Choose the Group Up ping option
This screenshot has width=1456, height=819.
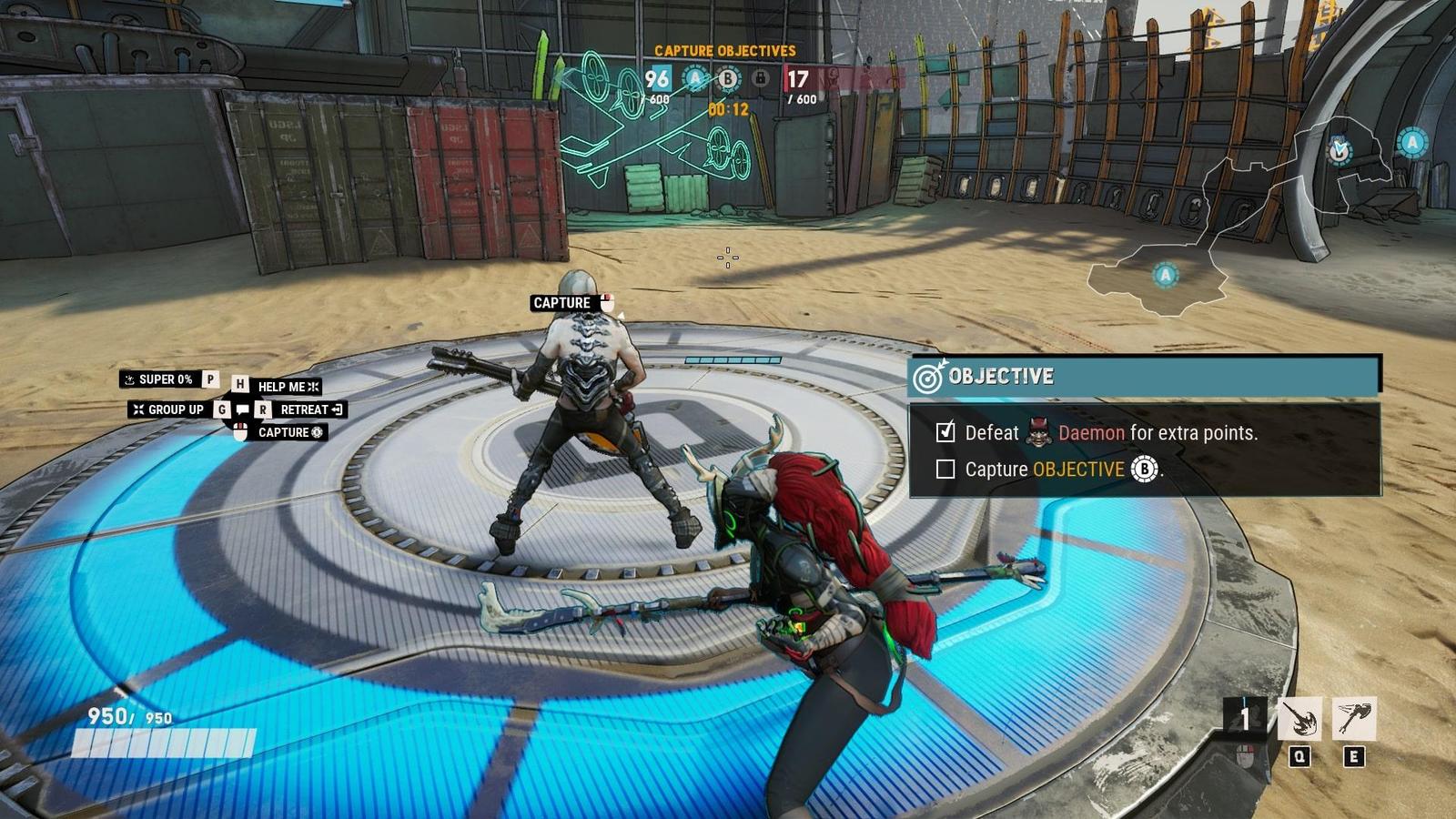(x=169, y=409)
